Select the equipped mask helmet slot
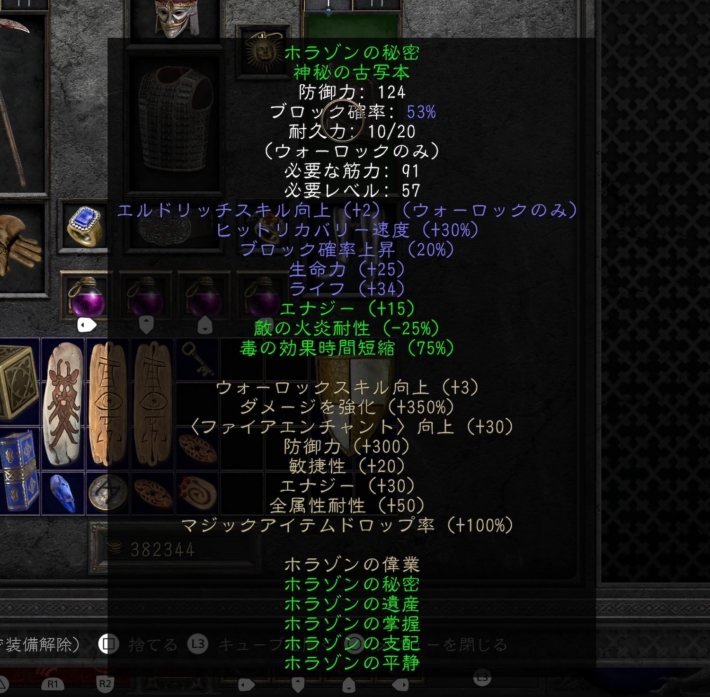 pyautogui.click(x=177, y=18)
